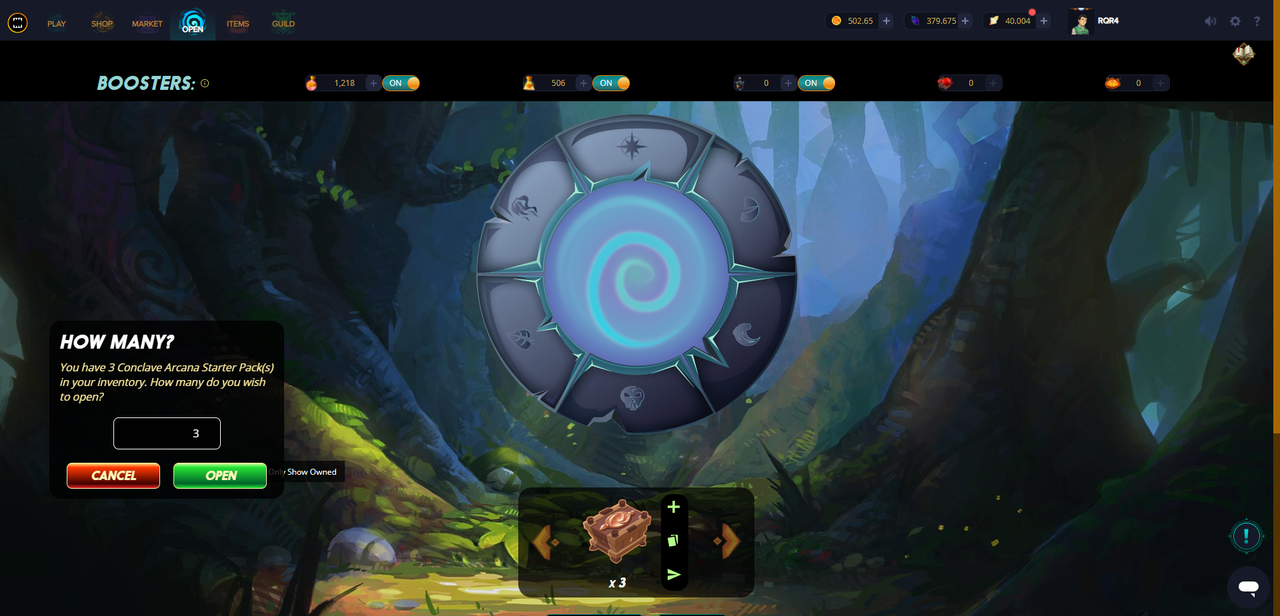Screen dimensions: 1280x616
Task: Open the support chat bubble
Action: [x=1248, y=587]
